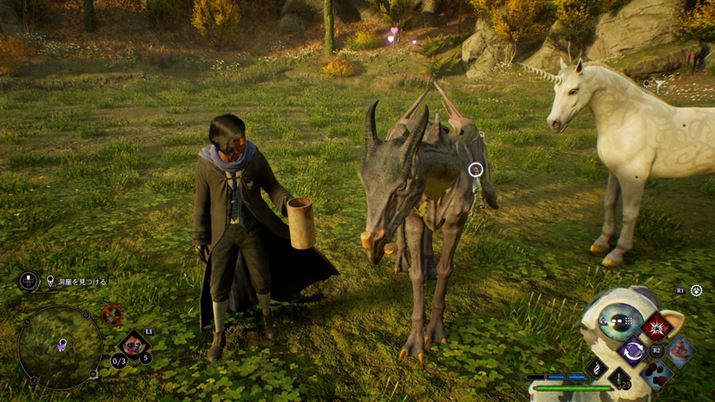
Task: Click the diamond tool-wheel item icon
Action: [x=133, y=344]
